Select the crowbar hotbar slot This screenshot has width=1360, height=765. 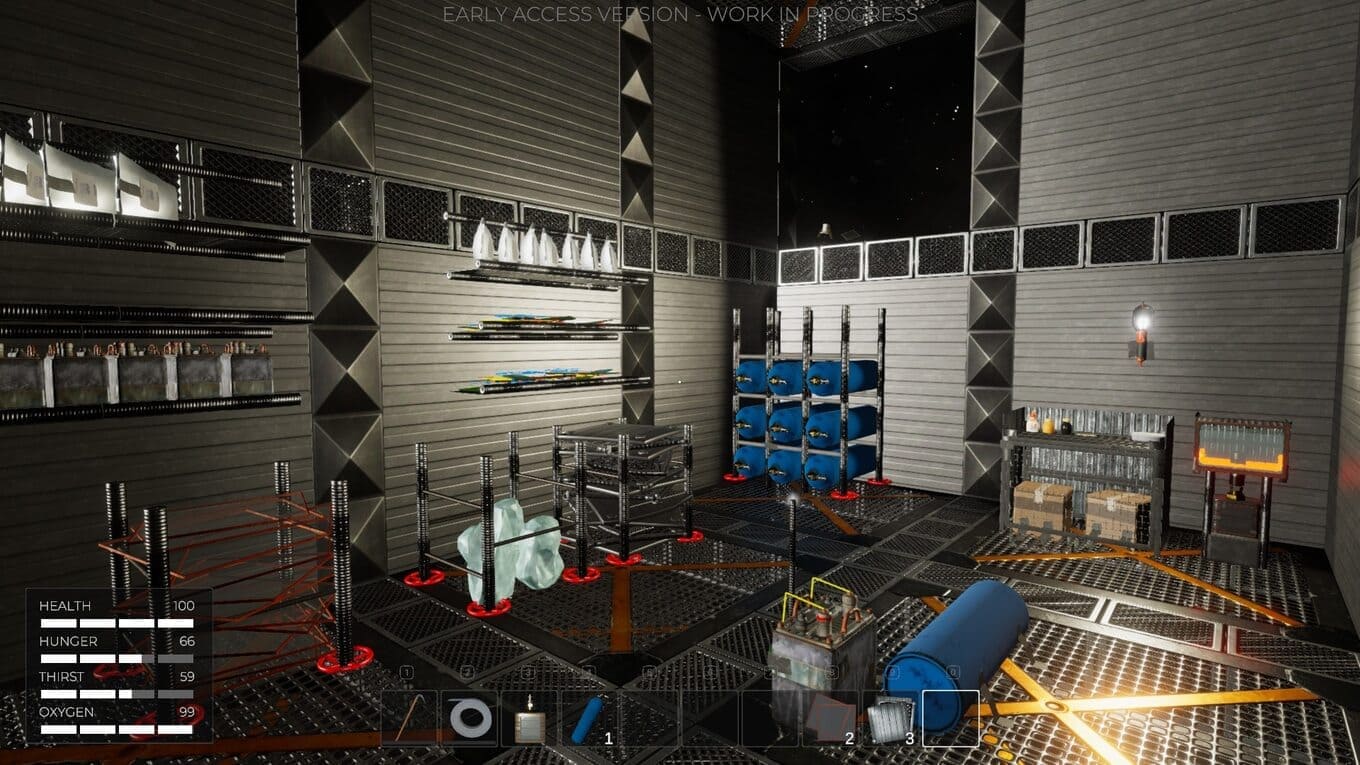(410, 718)
